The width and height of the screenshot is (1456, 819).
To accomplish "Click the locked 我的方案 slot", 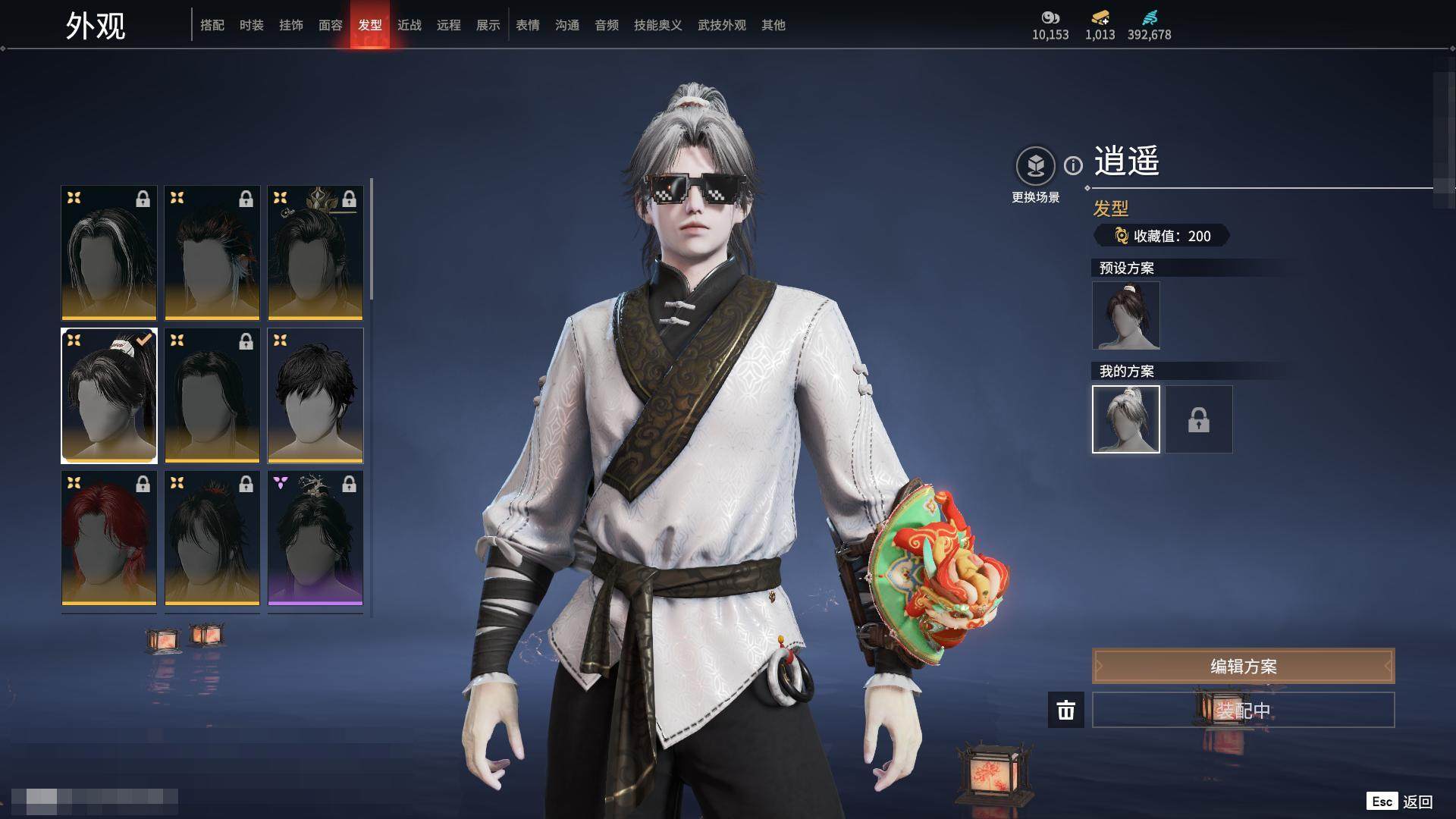I will point(1198,419).
